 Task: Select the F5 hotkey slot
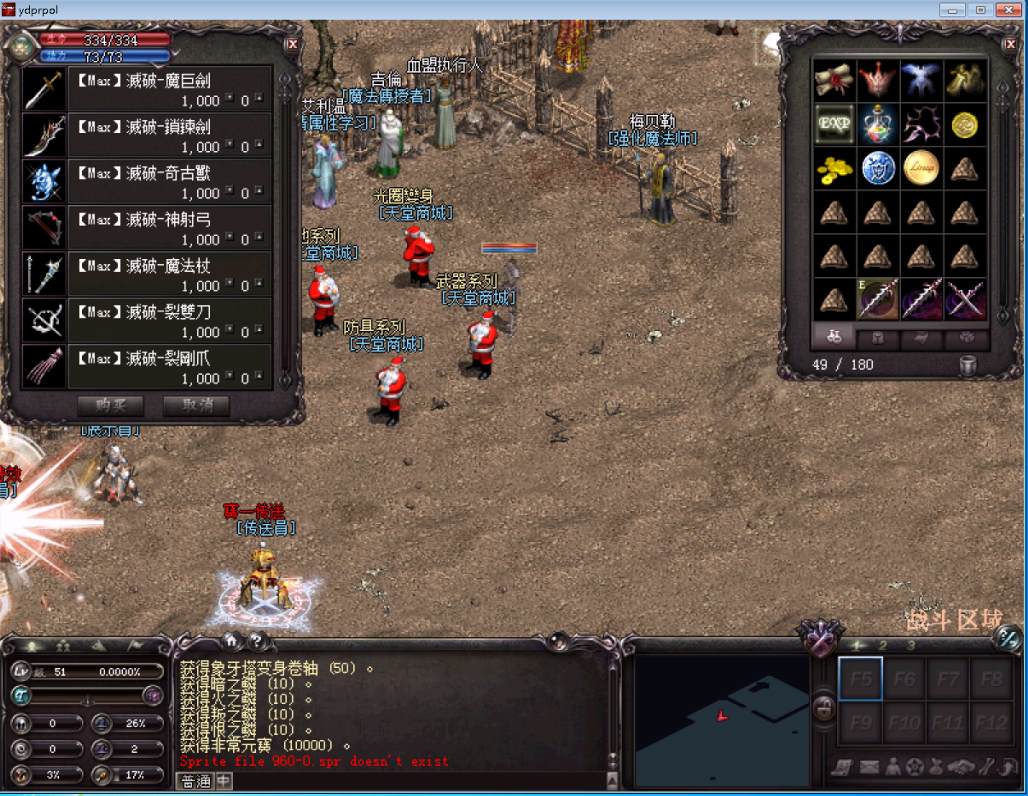(x=860, y=679)
